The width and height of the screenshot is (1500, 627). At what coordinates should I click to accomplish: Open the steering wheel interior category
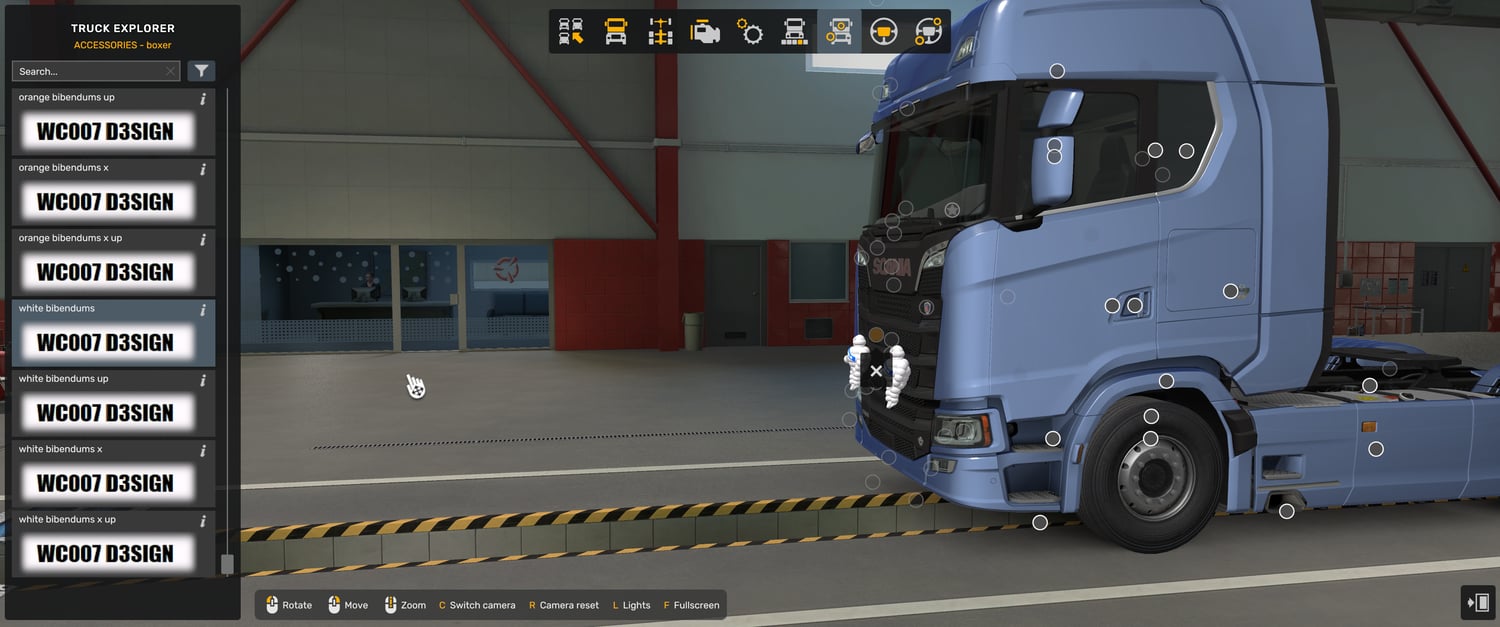(884, 32)
